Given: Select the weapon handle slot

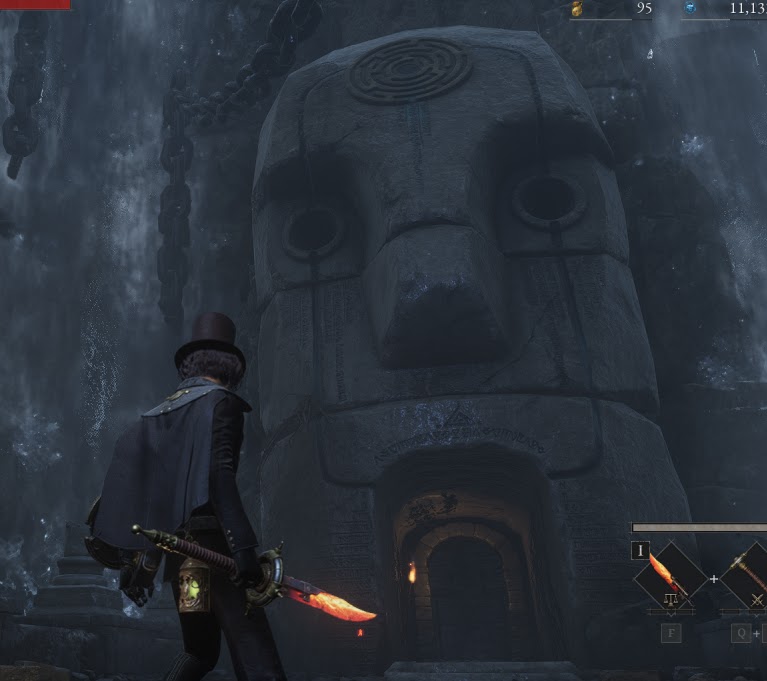Looking at the screenshot, I should pyautogui.click(x=748, y=577).
